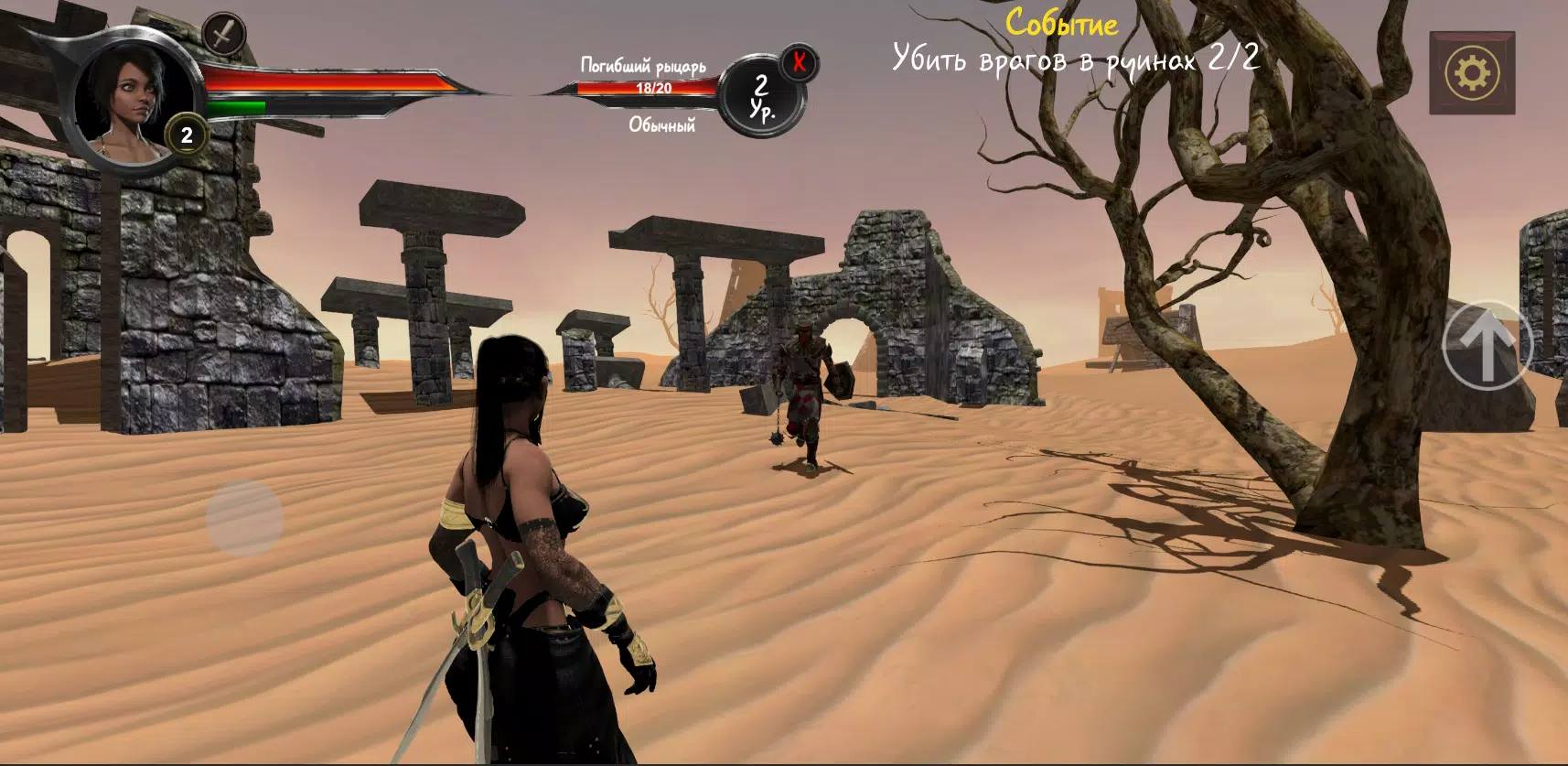Expand the enemy nameplate Погибший рыцарь
The width and height of the screenshot is (1568, 766).
[x=645, y=64]
